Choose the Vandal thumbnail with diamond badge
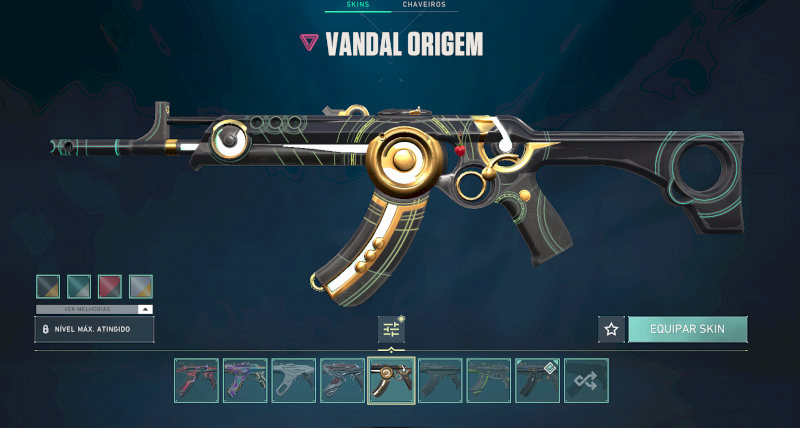This screenshot has width=800, height=428. (x=537, y=381)
